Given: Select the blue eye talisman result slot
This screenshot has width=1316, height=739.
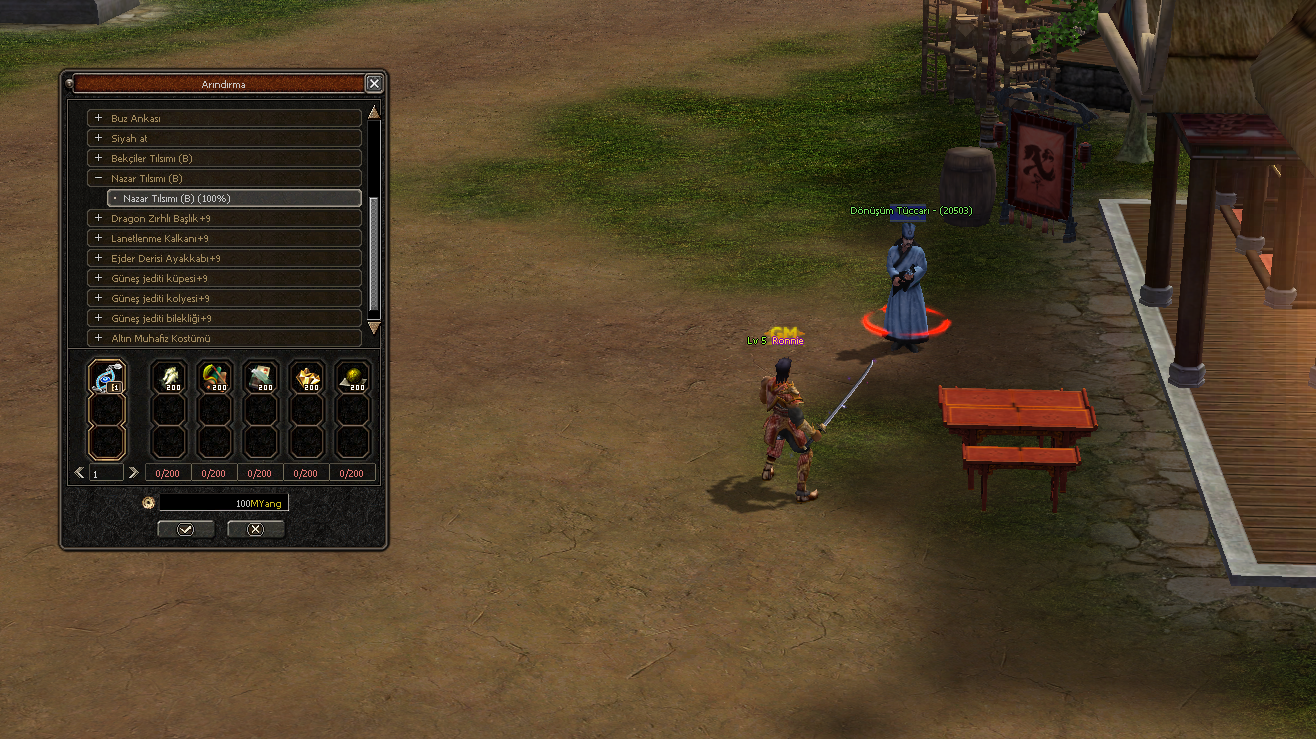Looking at the screenshot, I should [x=107, y=377].
